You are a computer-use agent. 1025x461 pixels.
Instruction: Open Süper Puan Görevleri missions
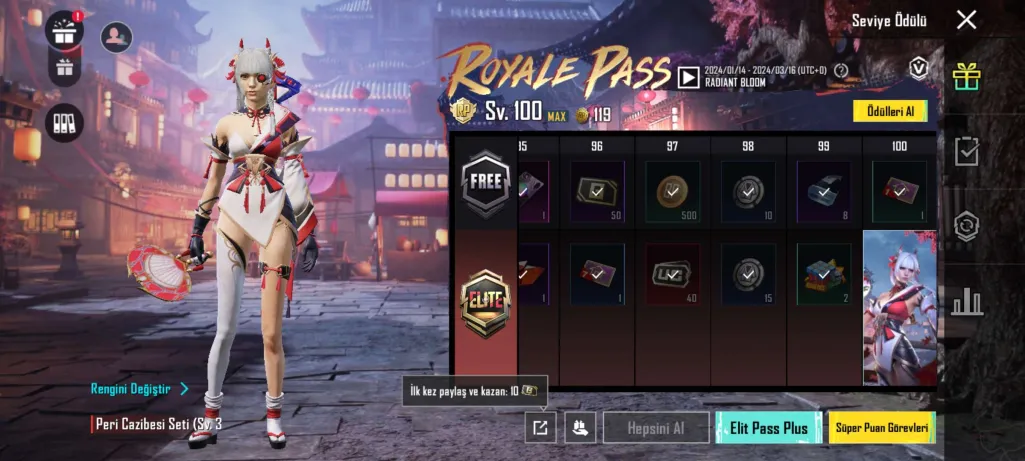[x=881, y=428]
